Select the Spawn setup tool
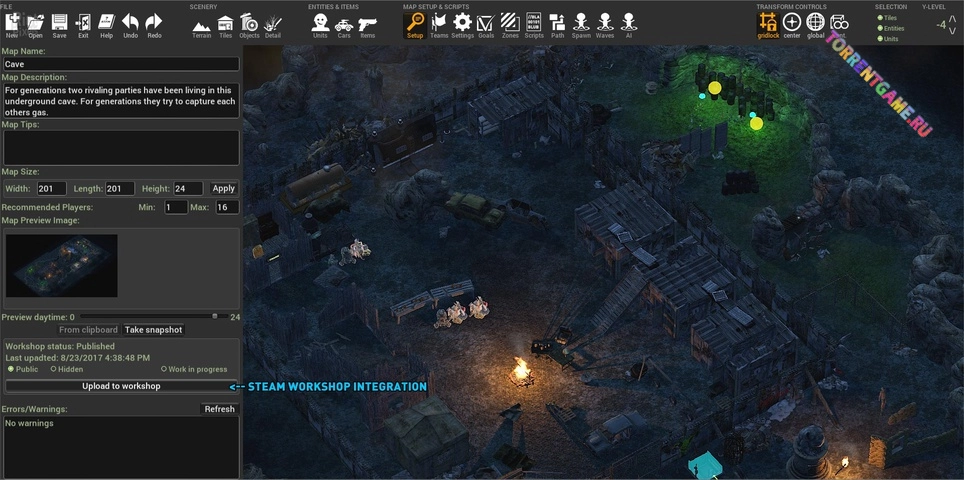This screenshot has width=964, height=480. tap(581, 23)
